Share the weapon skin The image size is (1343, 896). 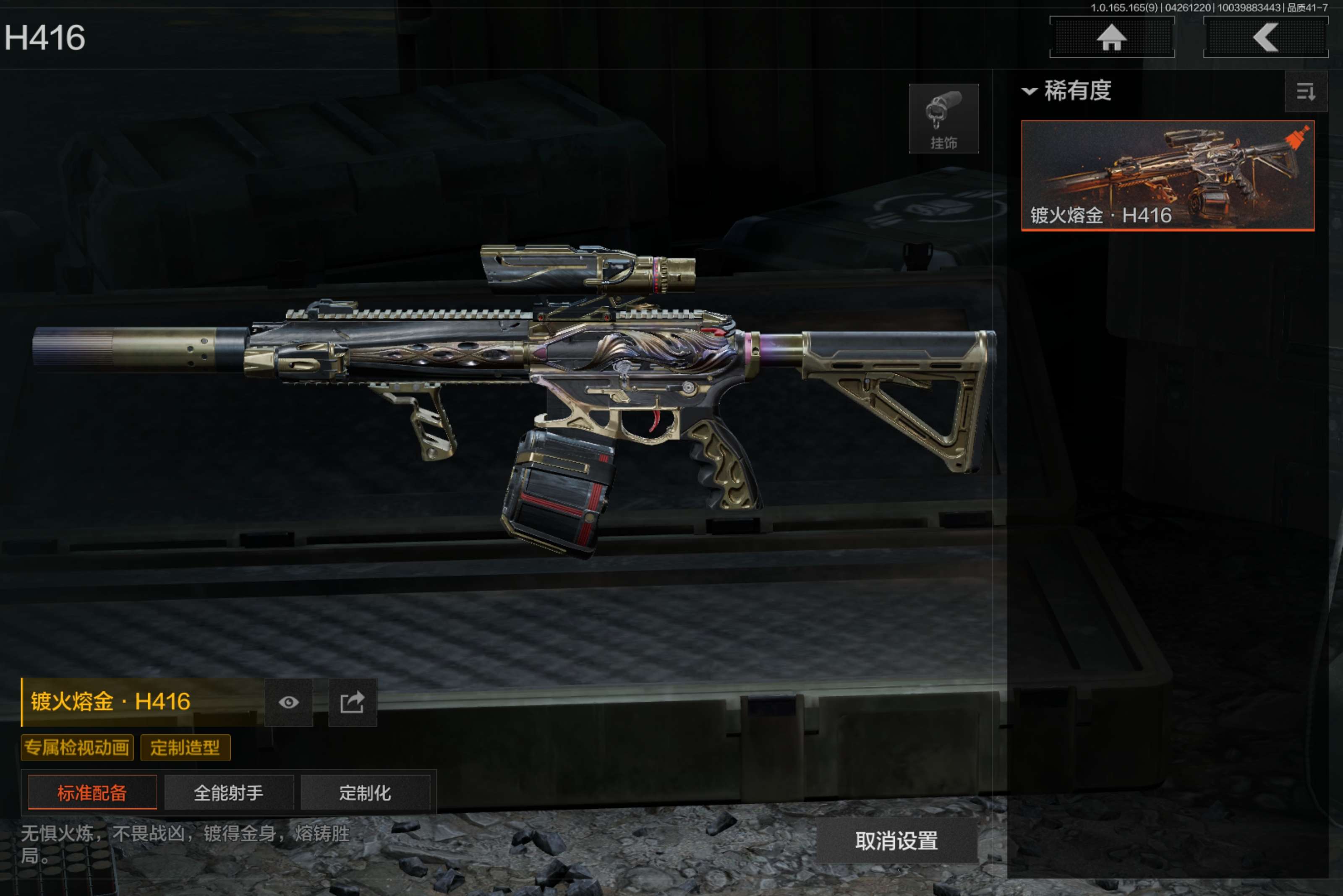pyautogui.click(x=352, y=702)
